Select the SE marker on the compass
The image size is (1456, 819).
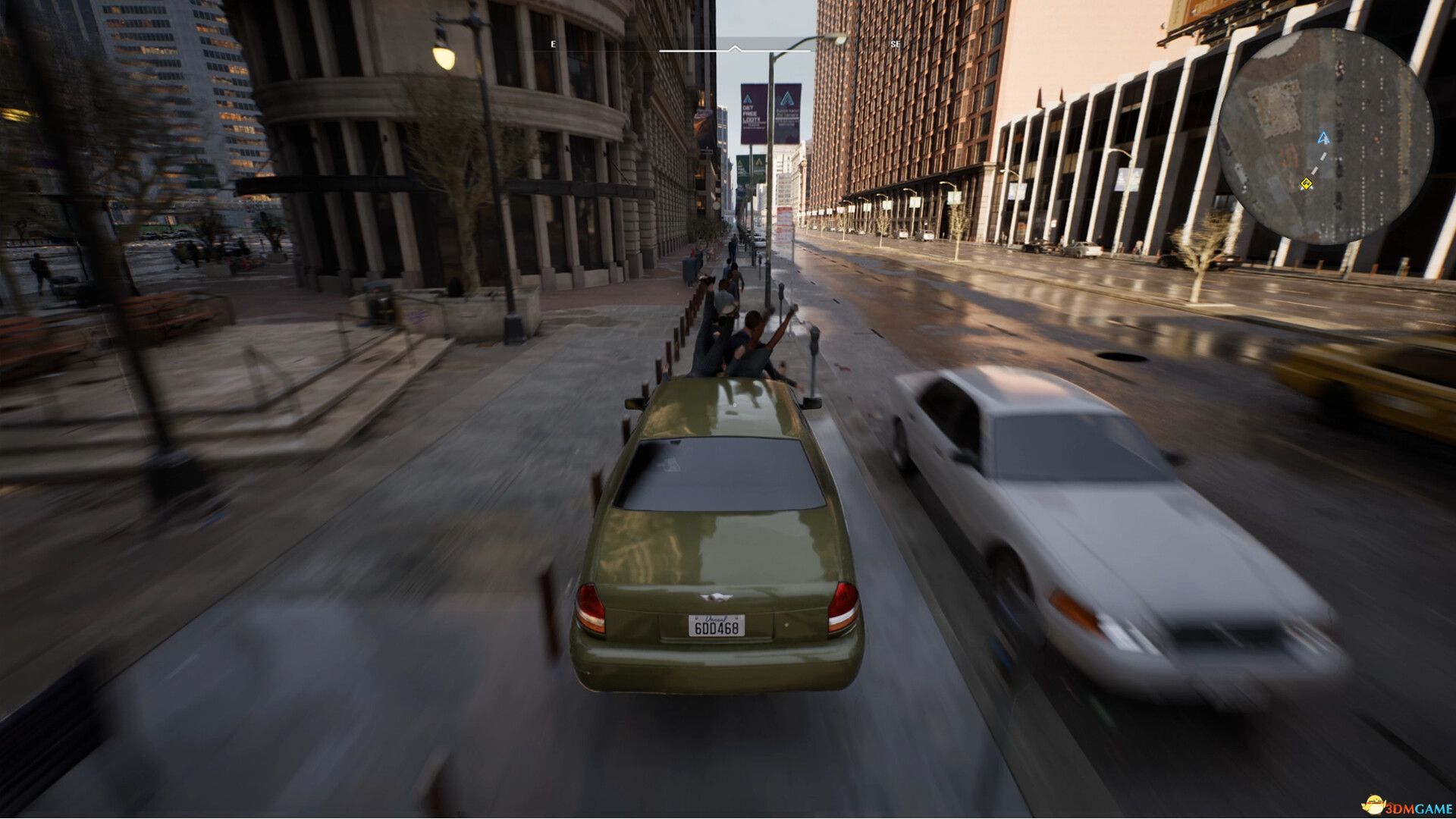point(895,44)
